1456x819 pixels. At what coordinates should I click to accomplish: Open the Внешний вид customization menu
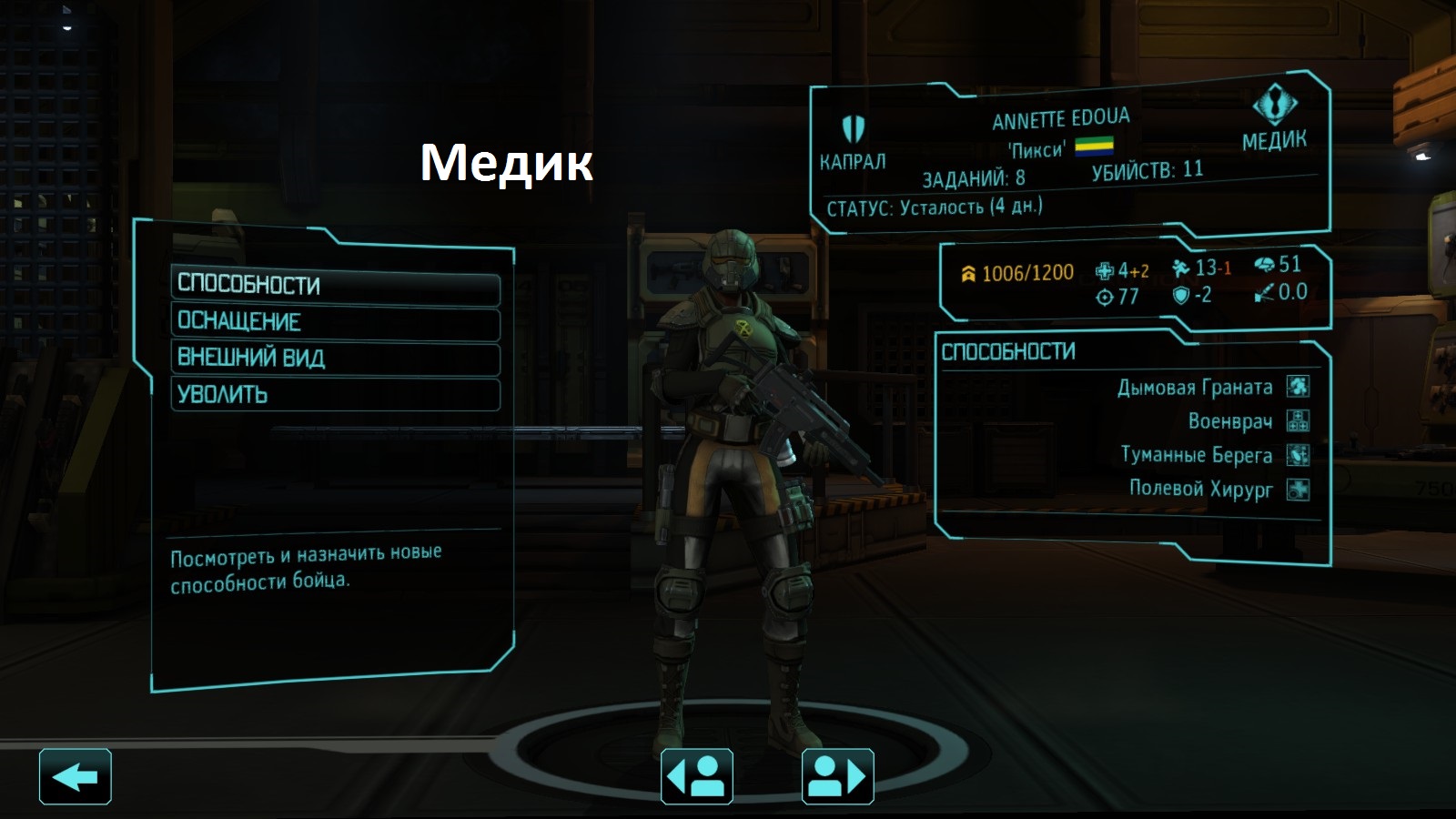(335, 359)
